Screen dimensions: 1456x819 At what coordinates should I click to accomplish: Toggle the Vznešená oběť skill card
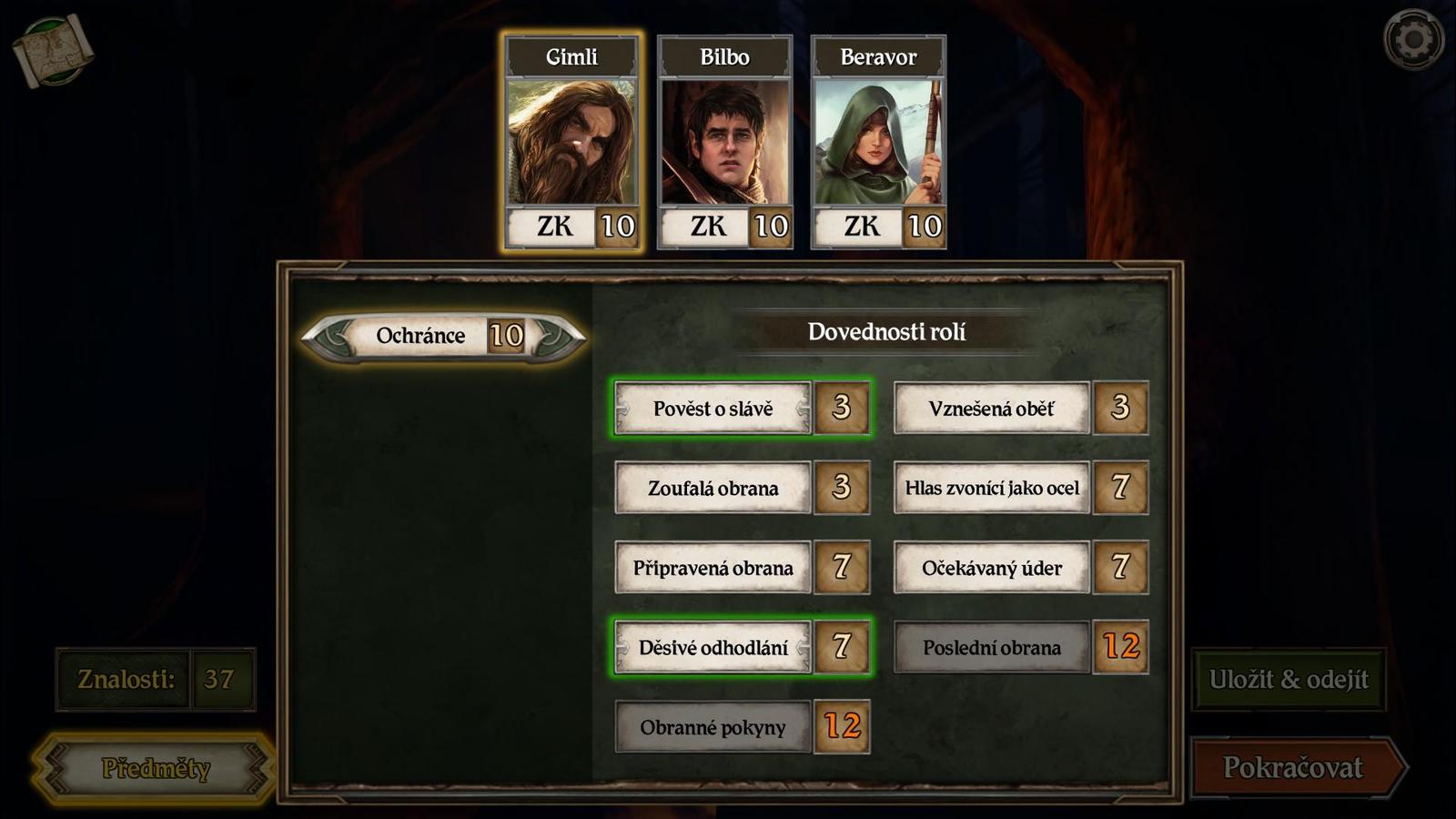(991, 409)
